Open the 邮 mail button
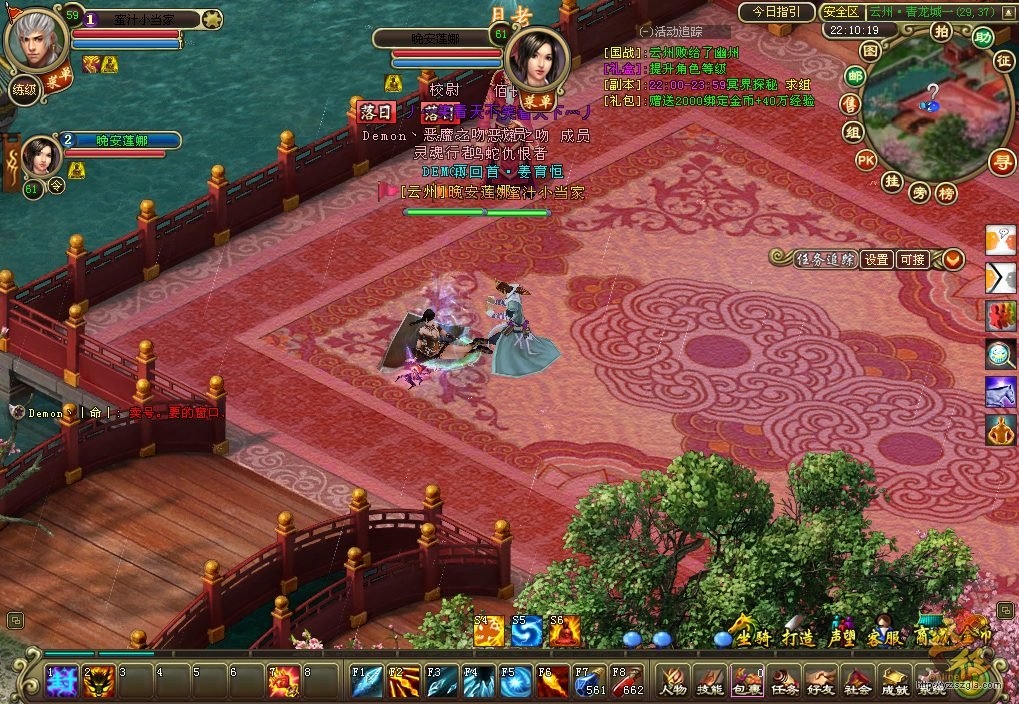Screen dimensions: 1019x704 click(855, 76)
